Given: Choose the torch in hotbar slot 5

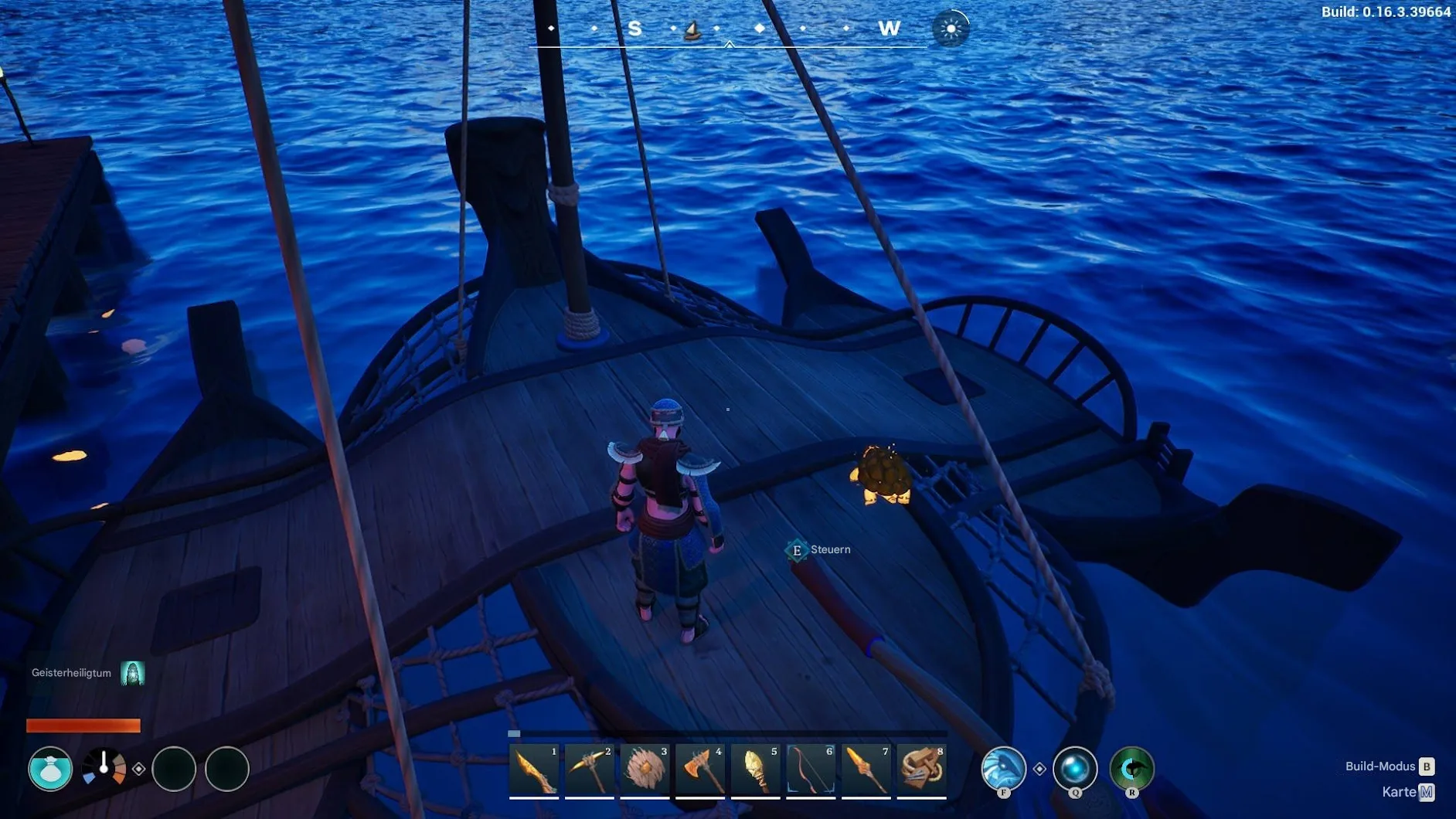Looking at the screenshot, I should 756,770.
